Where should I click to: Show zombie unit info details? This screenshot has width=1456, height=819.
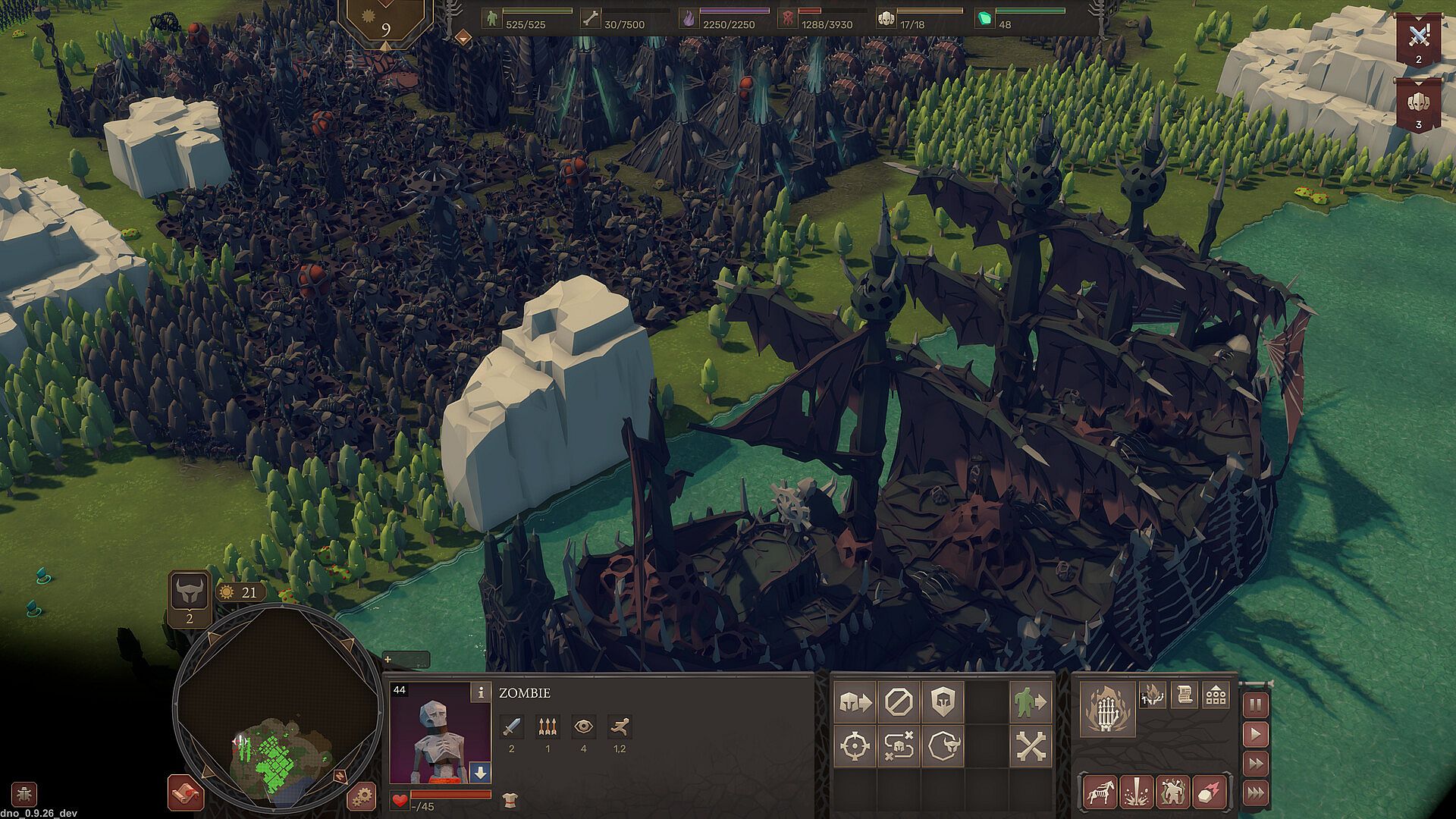pos(480,692)
